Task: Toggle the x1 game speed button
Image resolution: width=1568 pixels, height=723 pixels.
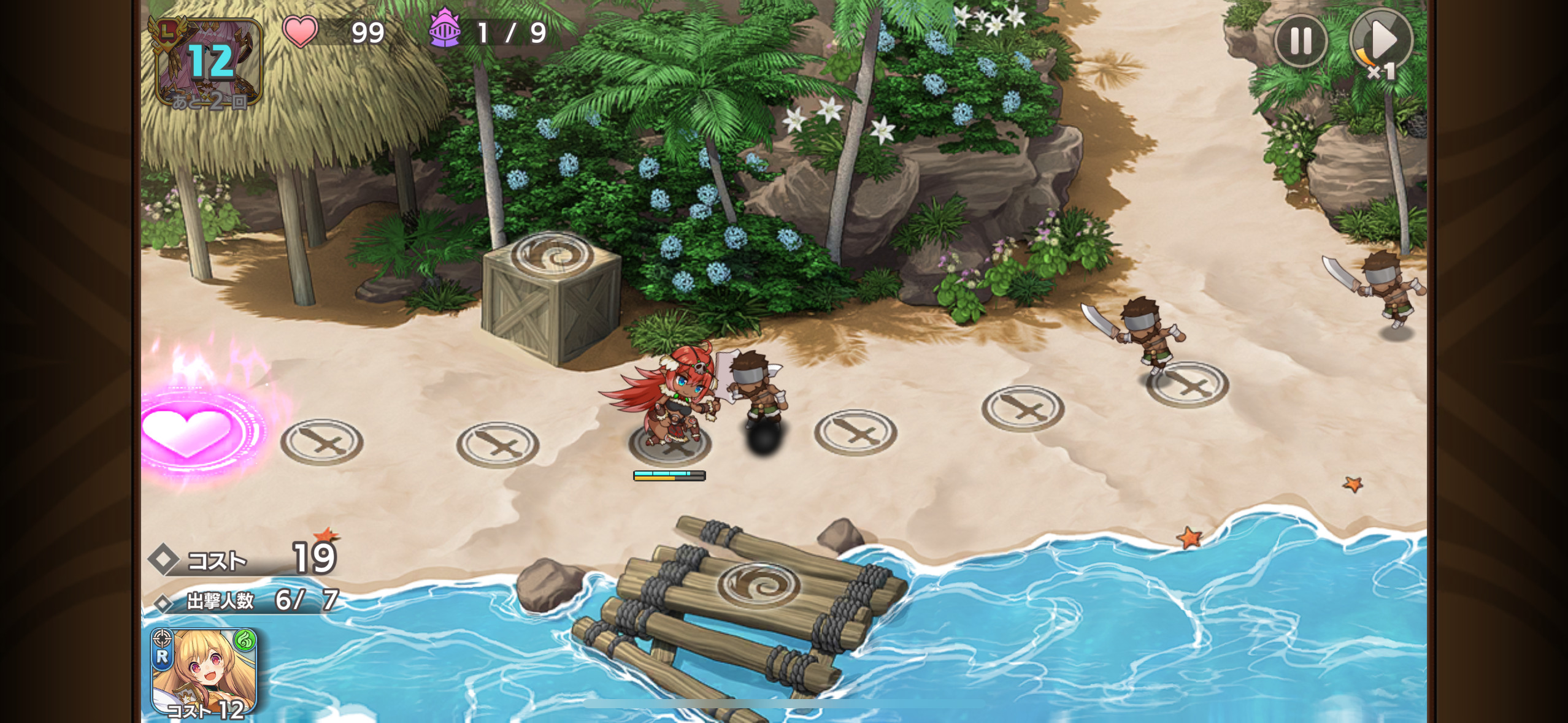Action: click(x=1381, y=42)
